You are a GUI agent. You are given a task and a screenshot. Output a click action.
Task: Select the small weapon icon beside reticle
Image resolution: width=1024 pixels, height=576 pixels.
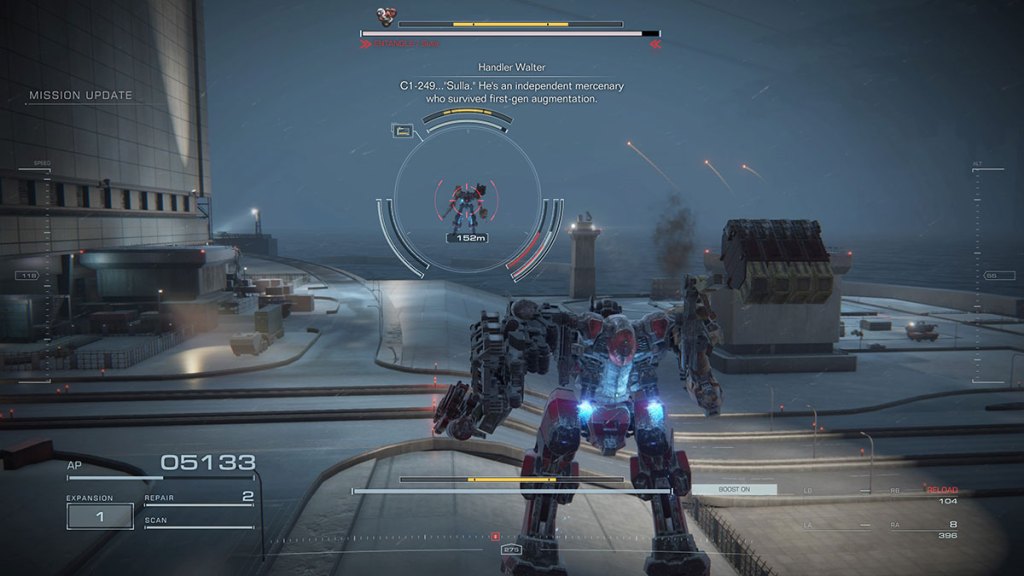tap(403, 130)
